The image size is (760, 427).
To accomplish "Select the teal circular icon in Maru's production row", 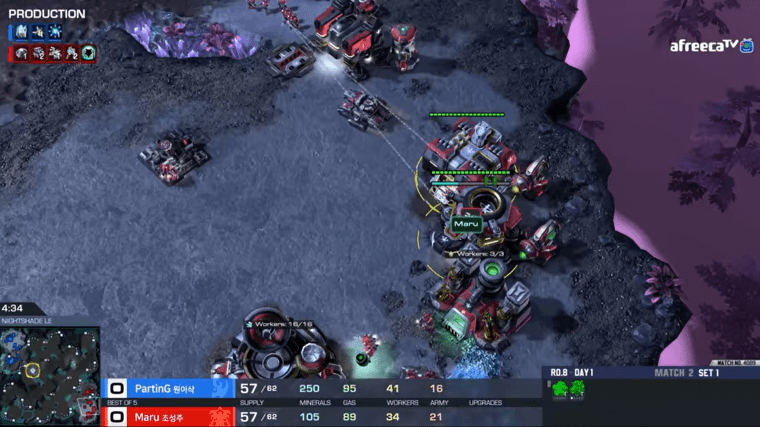I will click(88, 53).
